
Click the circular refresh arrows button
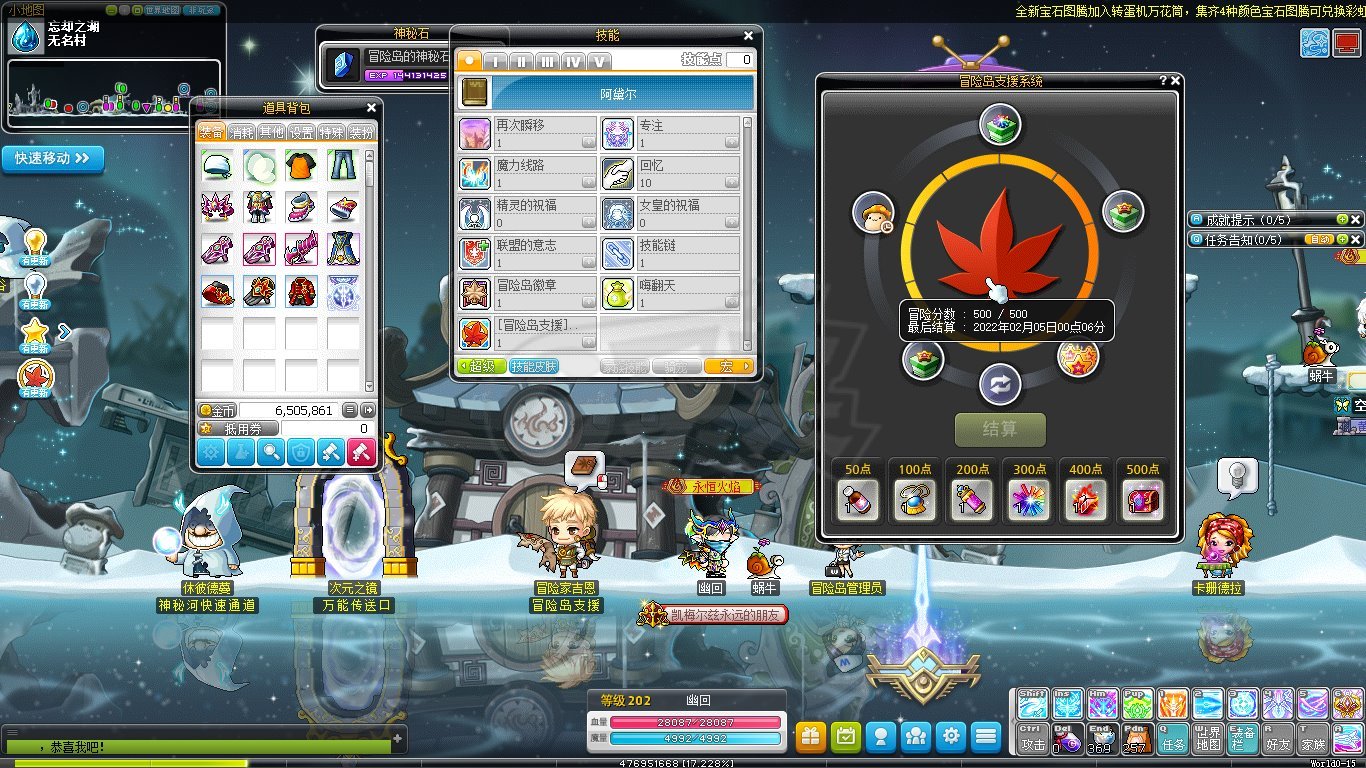point(1000,385)
